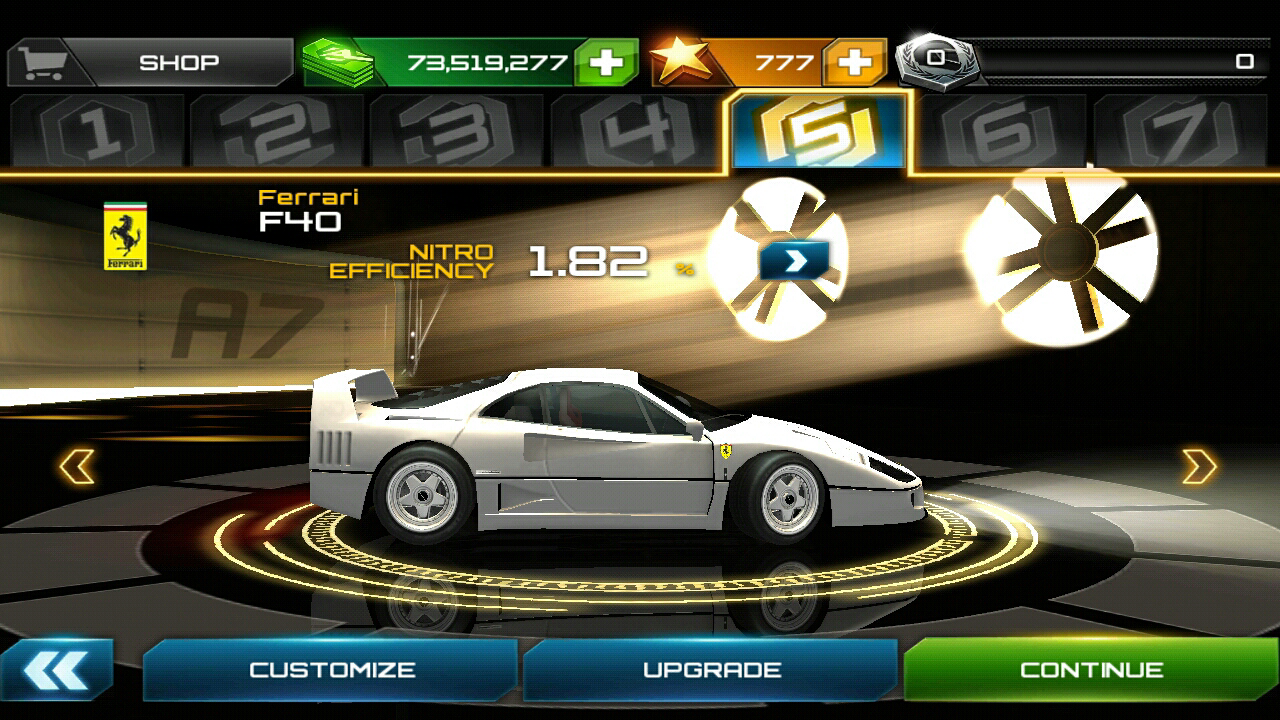Select the class 3 tab
The width and height of the screenshot is (1280, 720).
point(457,131)
